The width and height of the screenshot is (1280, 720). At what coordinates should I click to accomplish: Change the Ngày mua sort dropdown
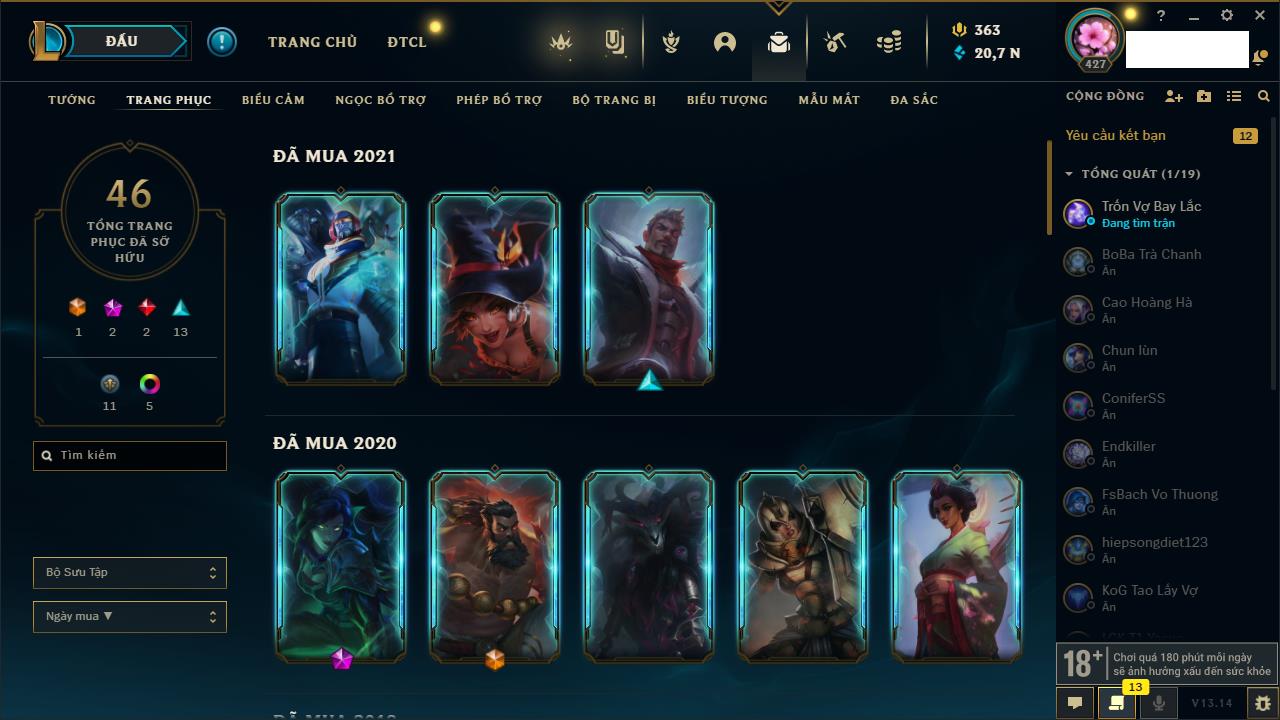point(130,617)
